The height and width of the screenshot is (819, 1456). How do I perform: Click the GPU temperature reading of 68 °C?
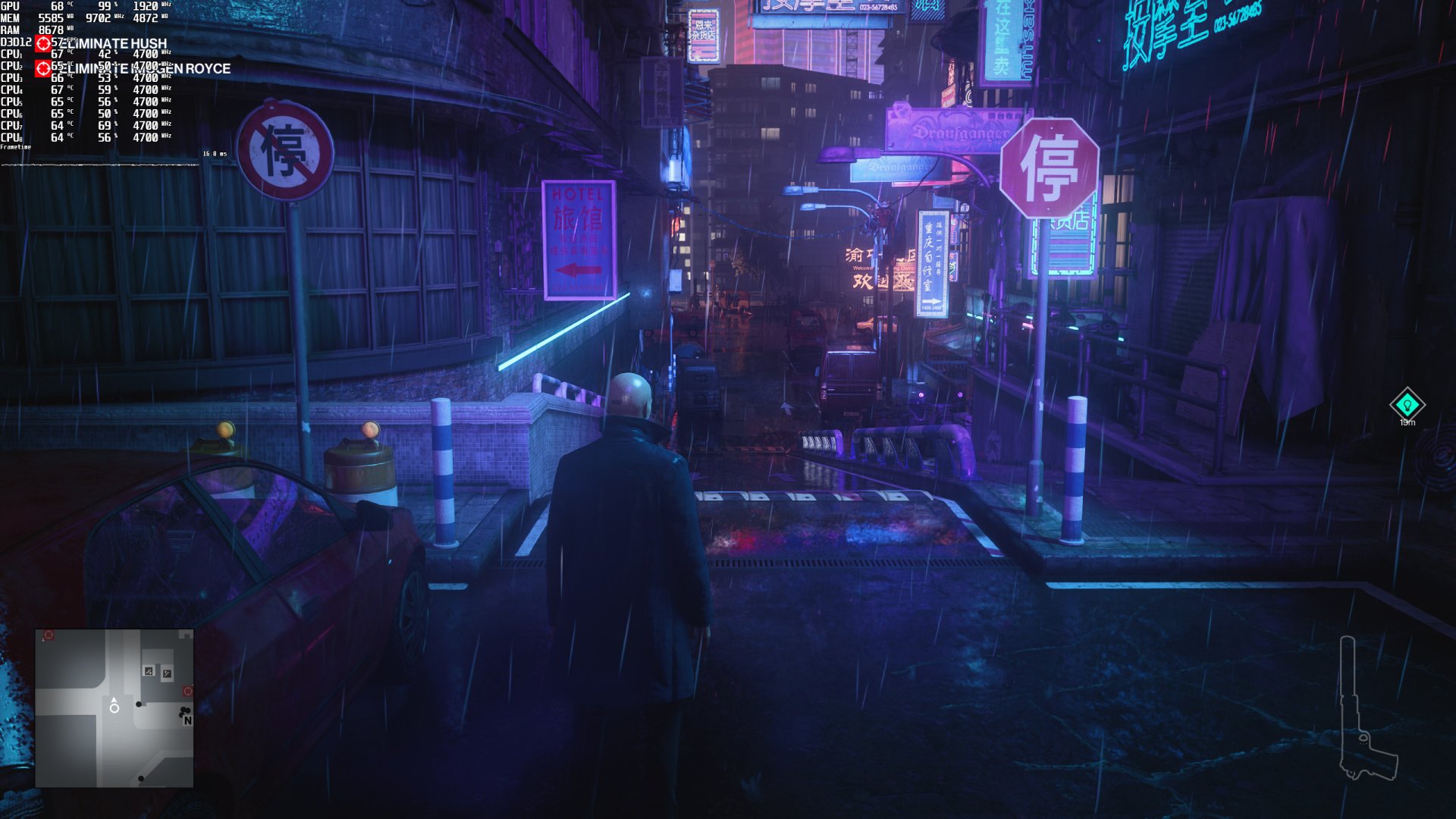click(58, 6)
